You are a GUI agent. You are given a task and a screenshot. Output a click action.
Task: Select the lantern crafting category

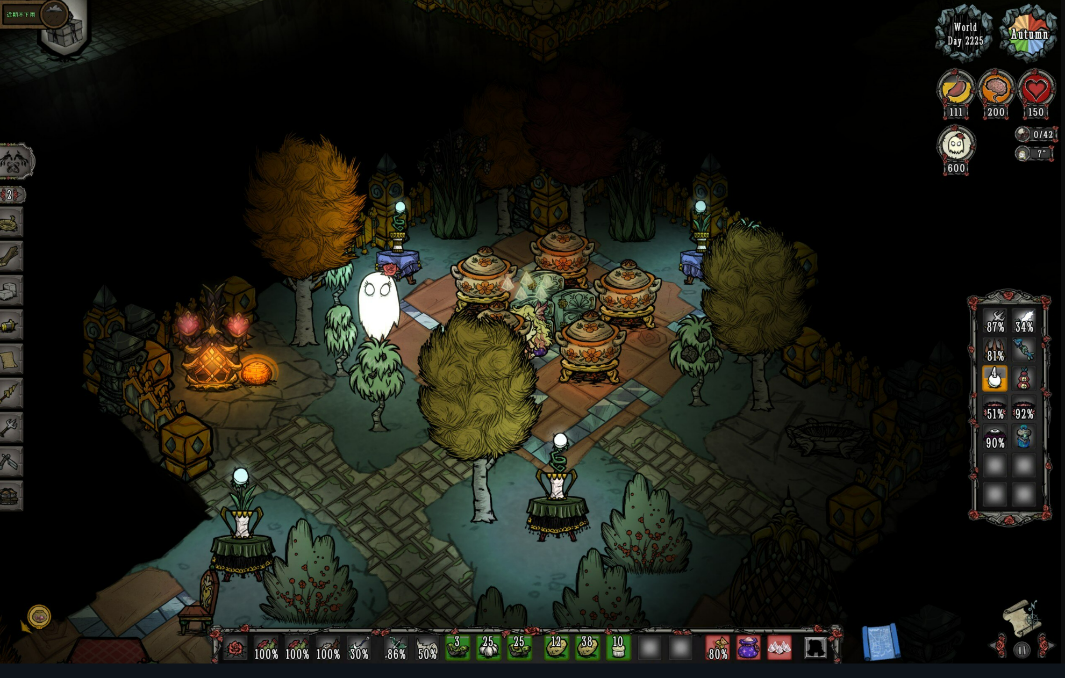click(x=10, y=324)
